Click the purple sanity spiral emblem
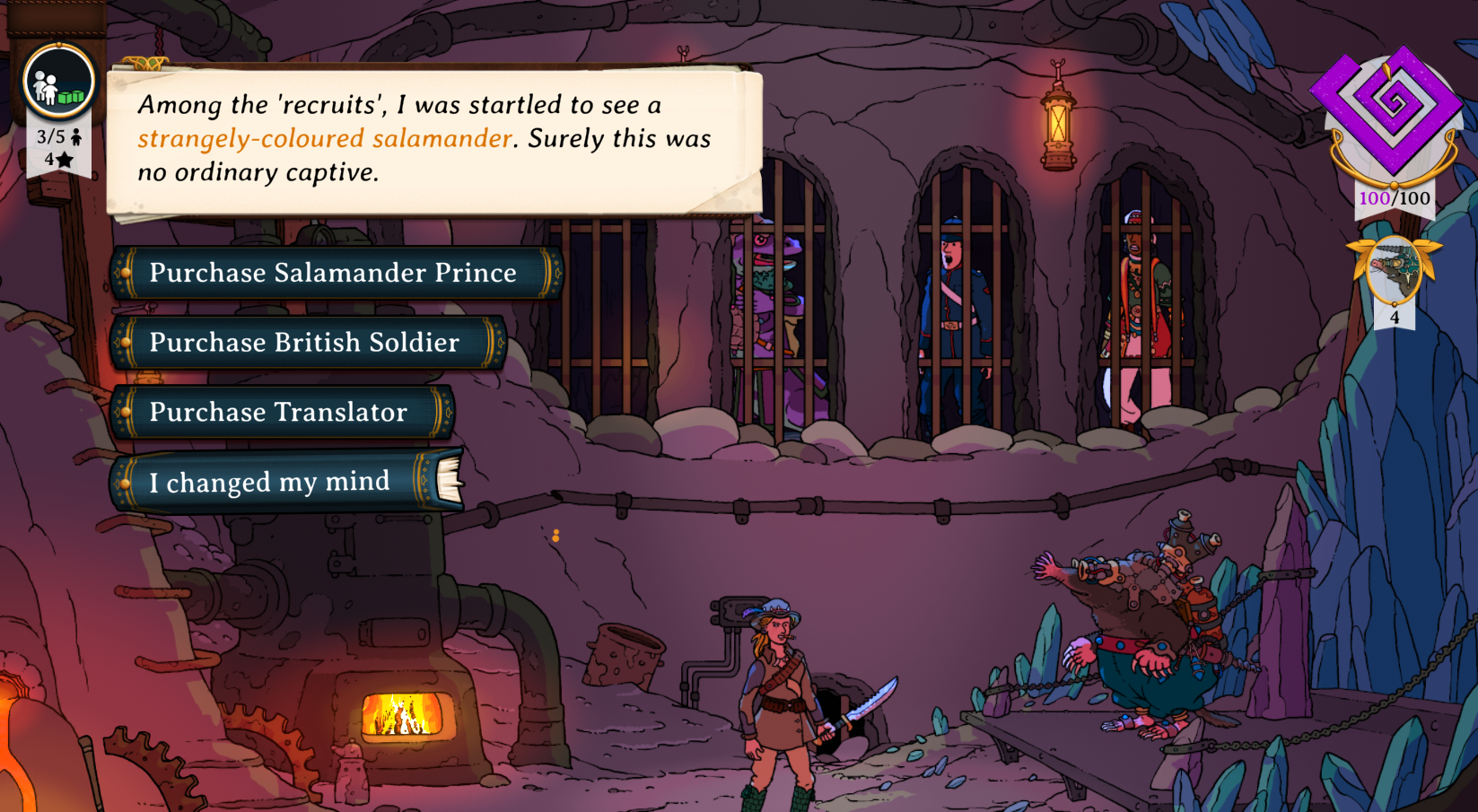Viewport: 1478px width, 812px height. pos(1391,109)
